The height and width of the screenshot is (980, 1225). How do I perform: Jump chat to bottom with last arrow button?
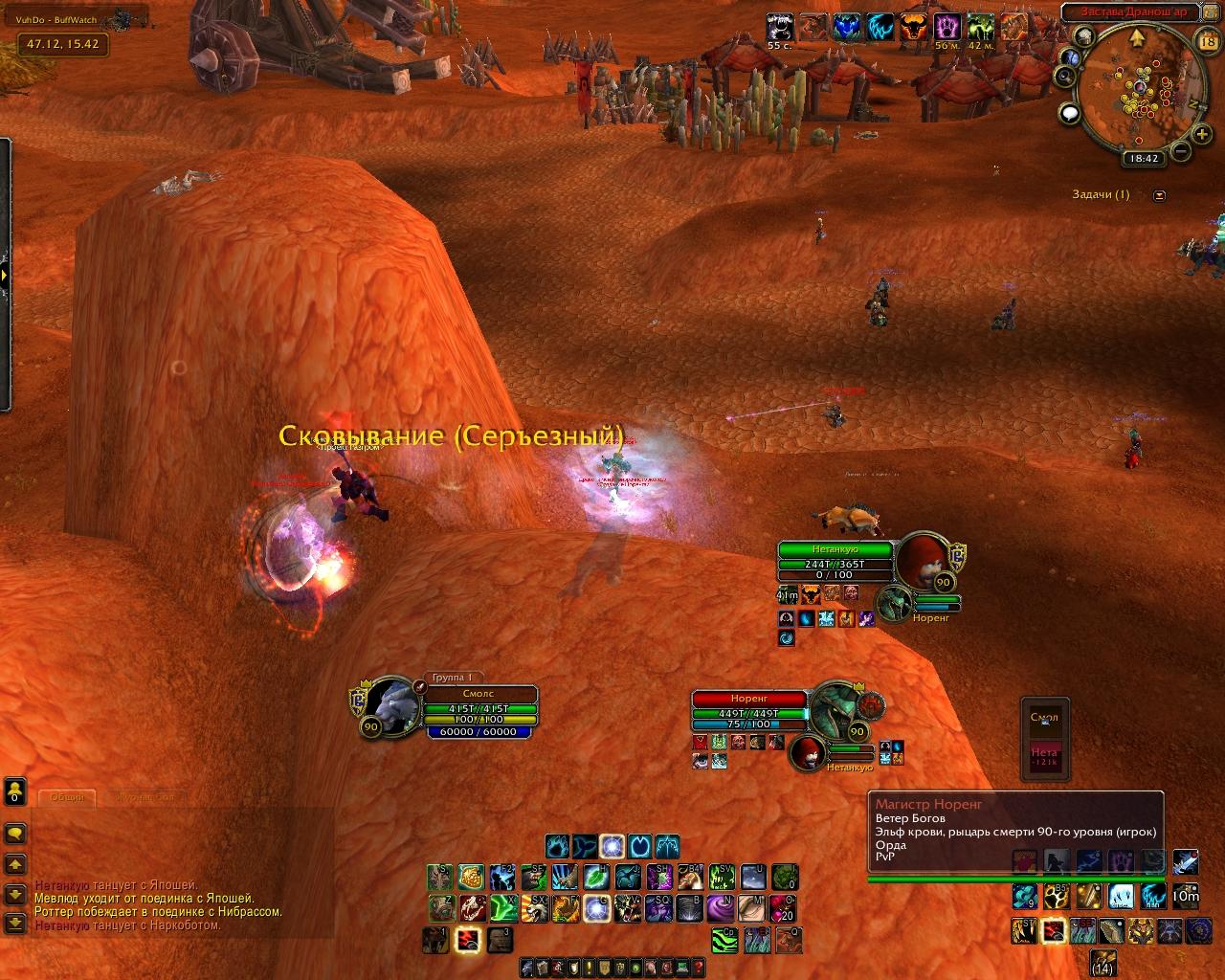[15, 924]
